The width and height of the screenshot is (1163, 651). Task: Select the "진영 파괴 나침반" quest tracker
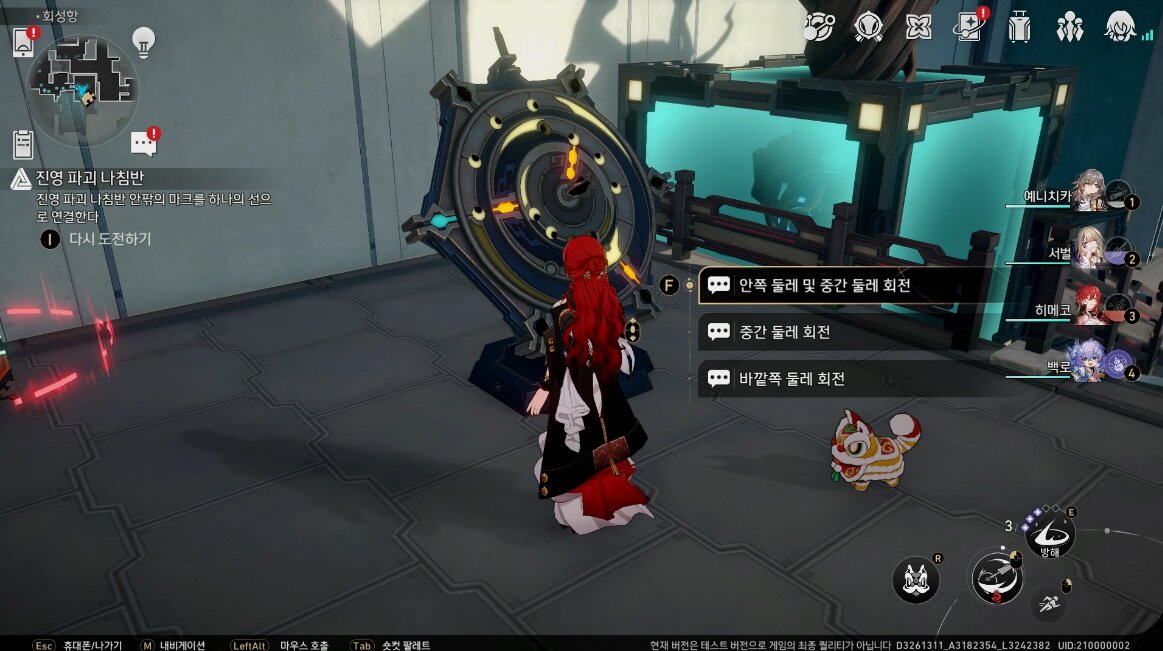(90, 179)
